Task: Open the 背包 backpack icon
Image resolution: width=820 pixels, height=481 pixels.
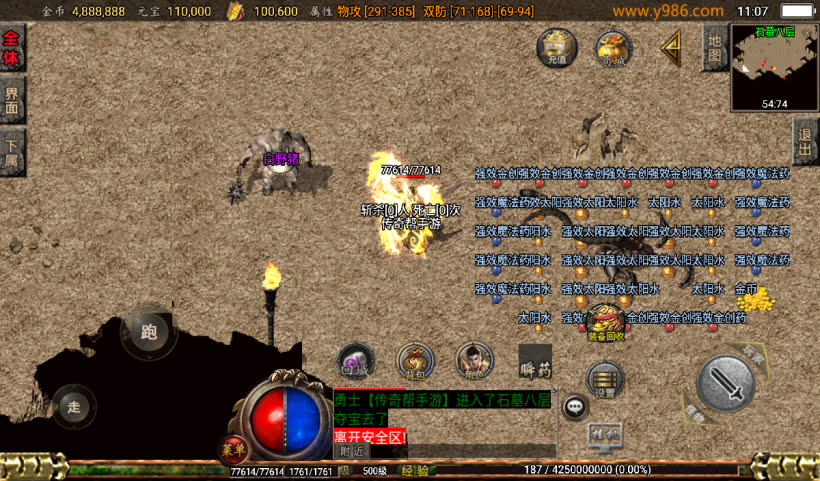Action: 416,361
